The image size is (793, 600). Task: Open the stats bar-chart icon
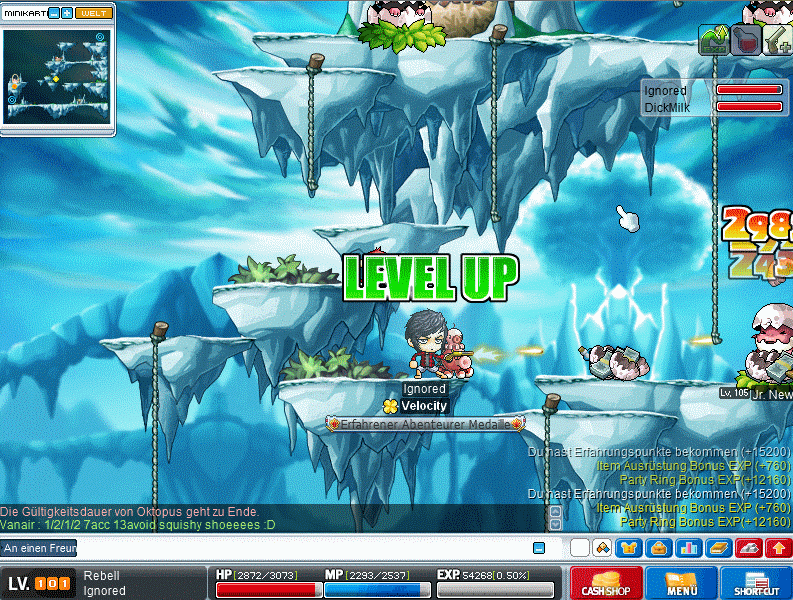point(688,548)
